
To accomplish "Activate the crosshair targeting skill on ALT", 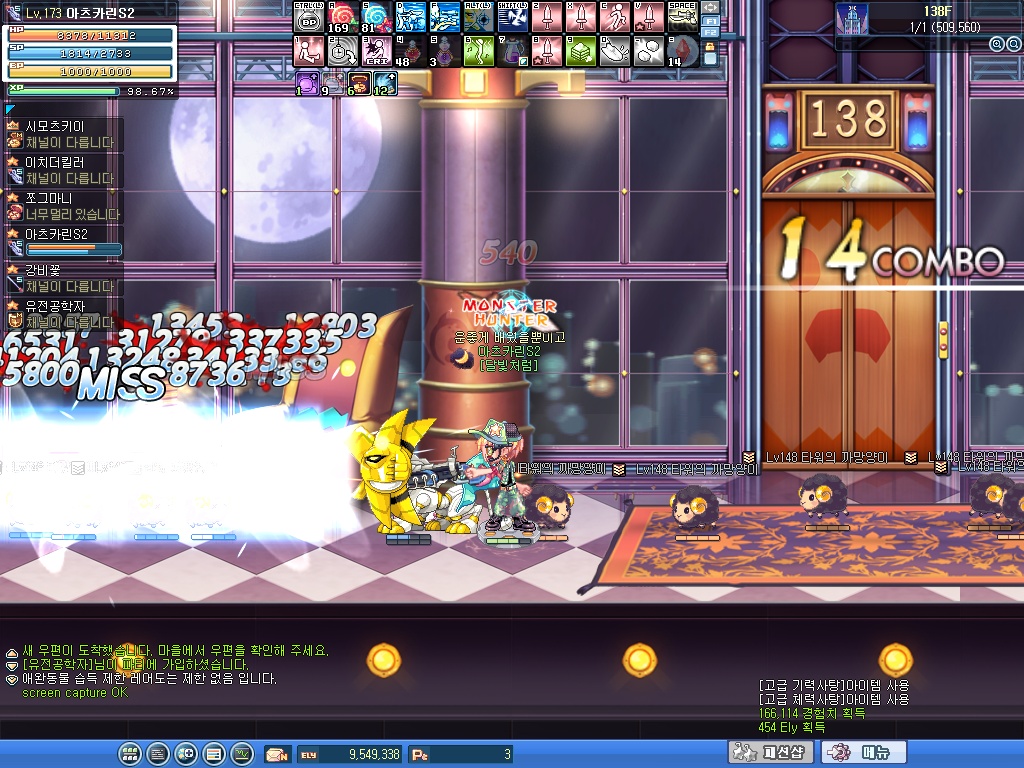I will [x=479, y=17].
